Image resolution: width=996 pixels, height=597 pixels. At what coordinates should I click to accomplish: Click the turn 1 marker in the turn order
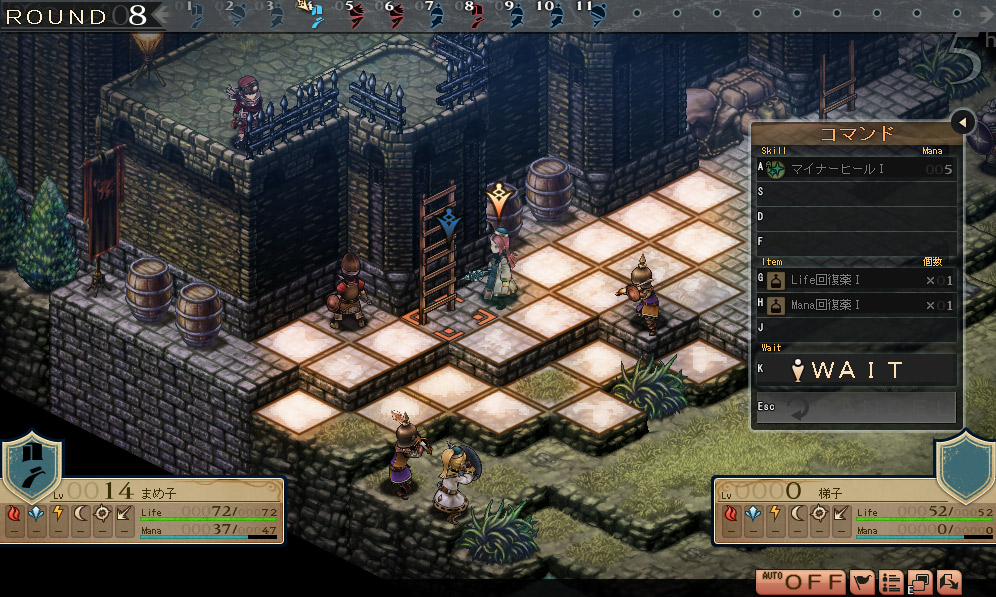click(194, 15)
